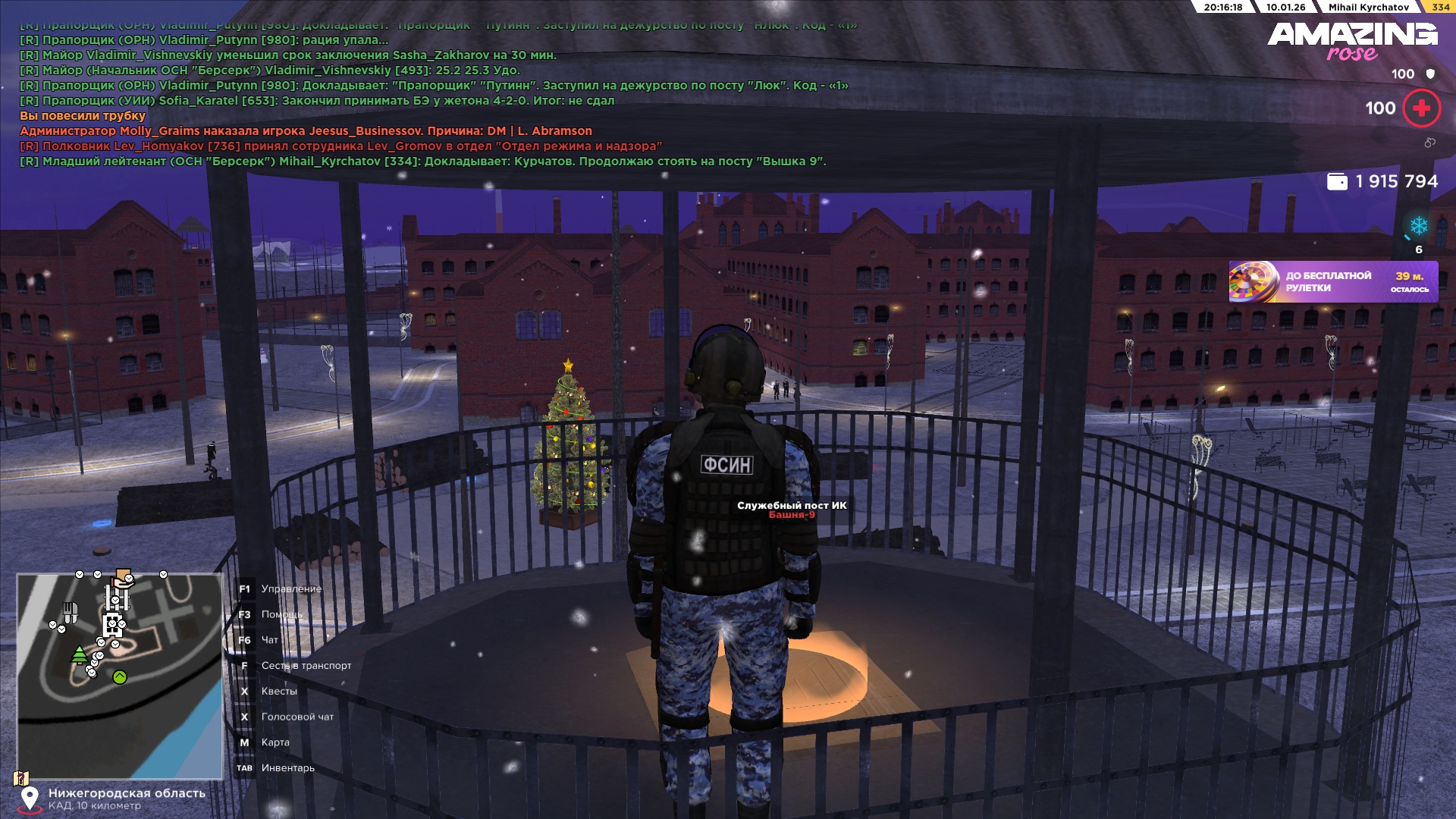
Task: Open the free roulette banner
Action: coord(1332,282)
